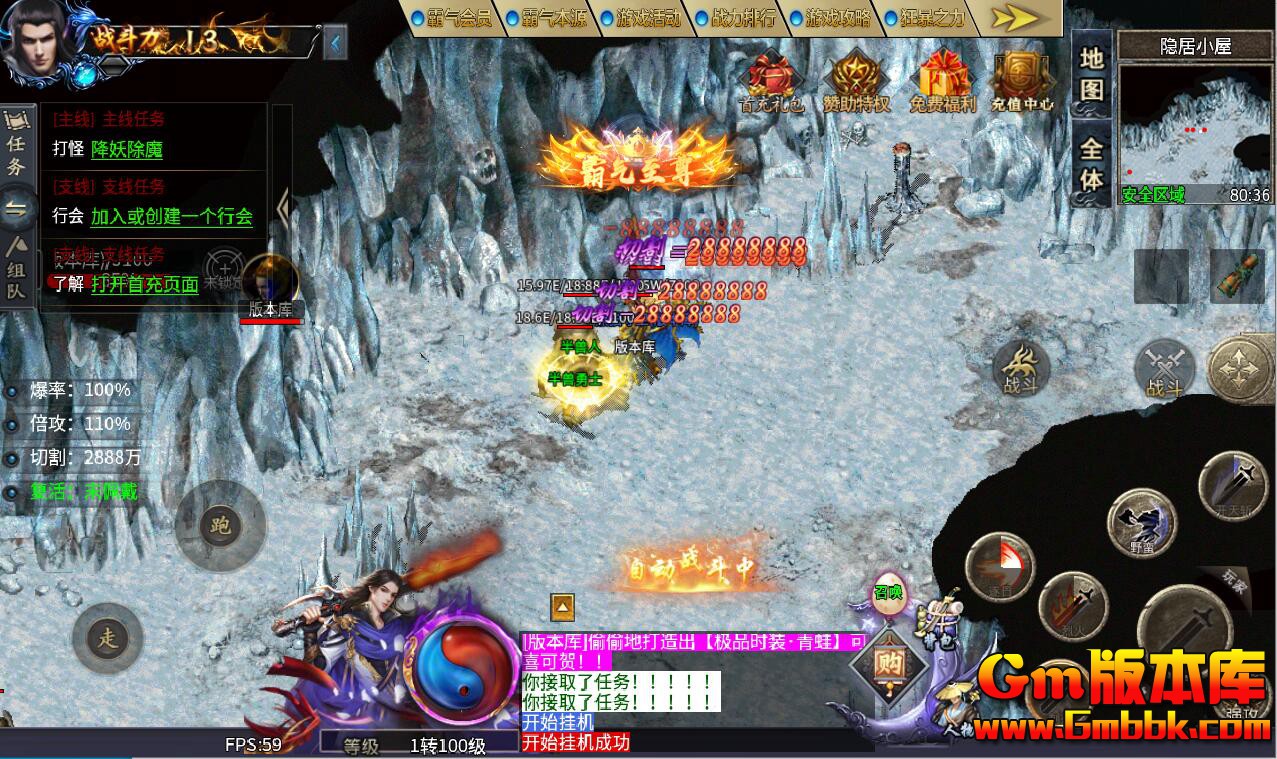1277x759 pixels.
Task: Use the 烈火 flame sword skill
Action: (1073, 606)
